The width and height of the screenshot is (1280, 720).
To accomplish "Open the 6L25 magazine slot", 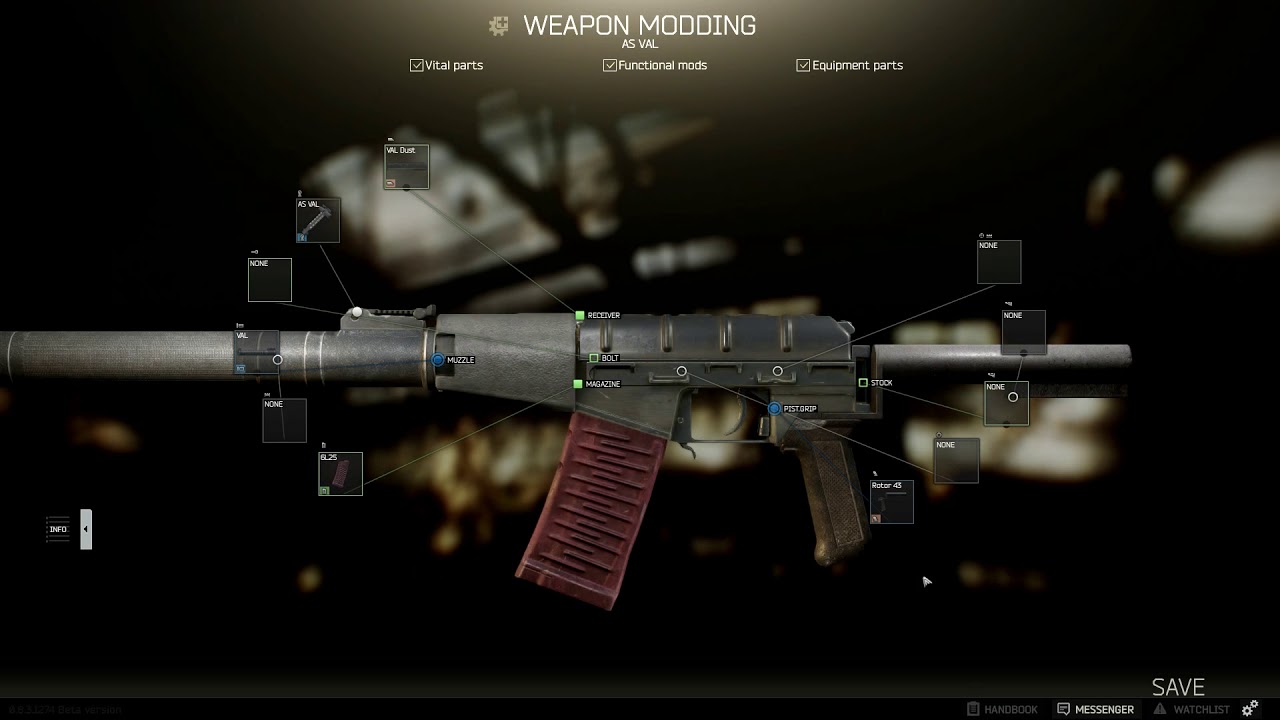I will (x=340, y=474).
